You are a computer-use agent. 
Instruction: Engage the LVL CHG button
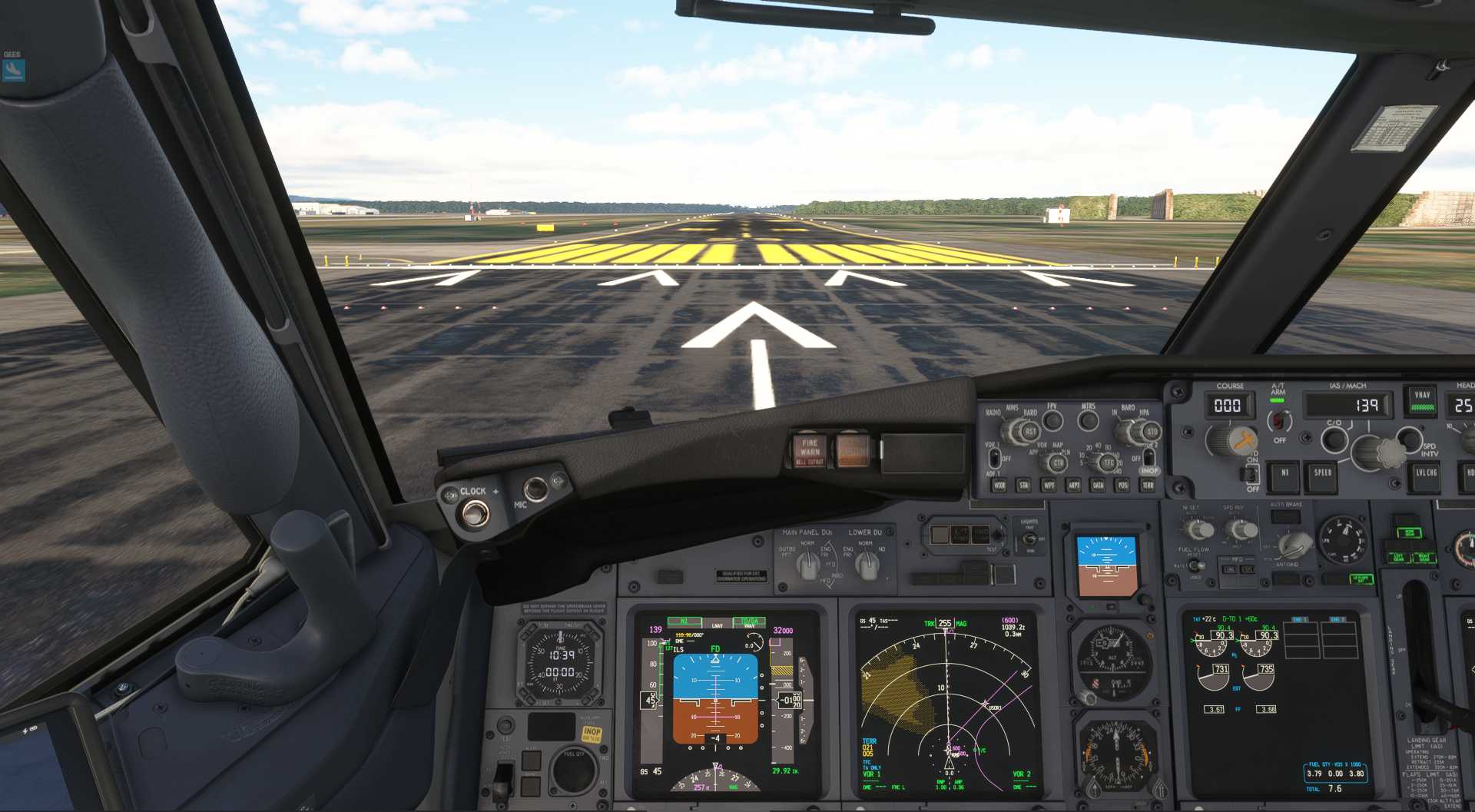coord(1426,475)
